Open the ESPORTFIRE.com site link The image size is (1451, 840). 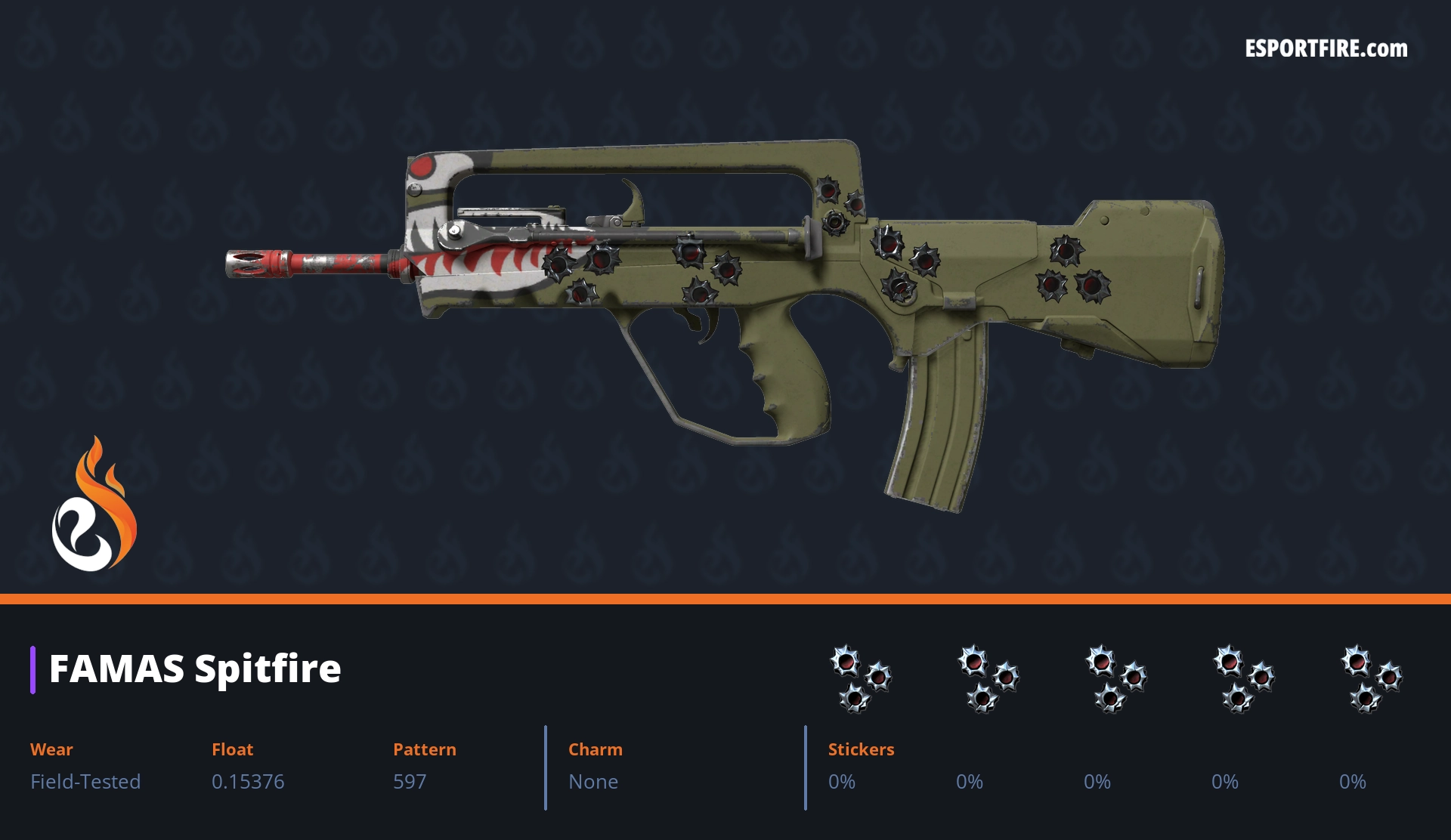(1326, 49)
